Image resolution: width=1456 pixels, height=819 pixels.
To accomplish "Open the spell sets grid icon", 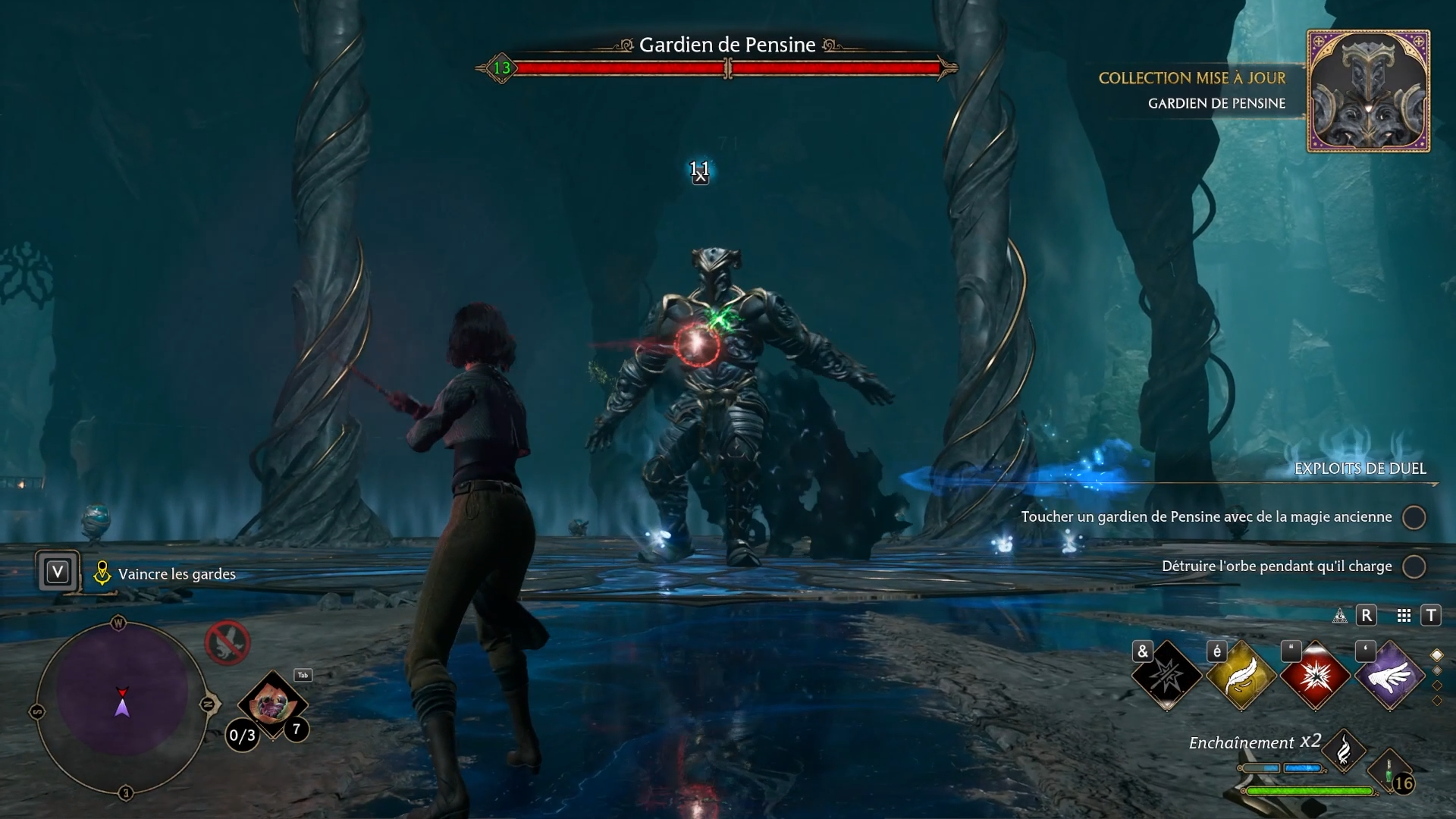I will 1404,616.
